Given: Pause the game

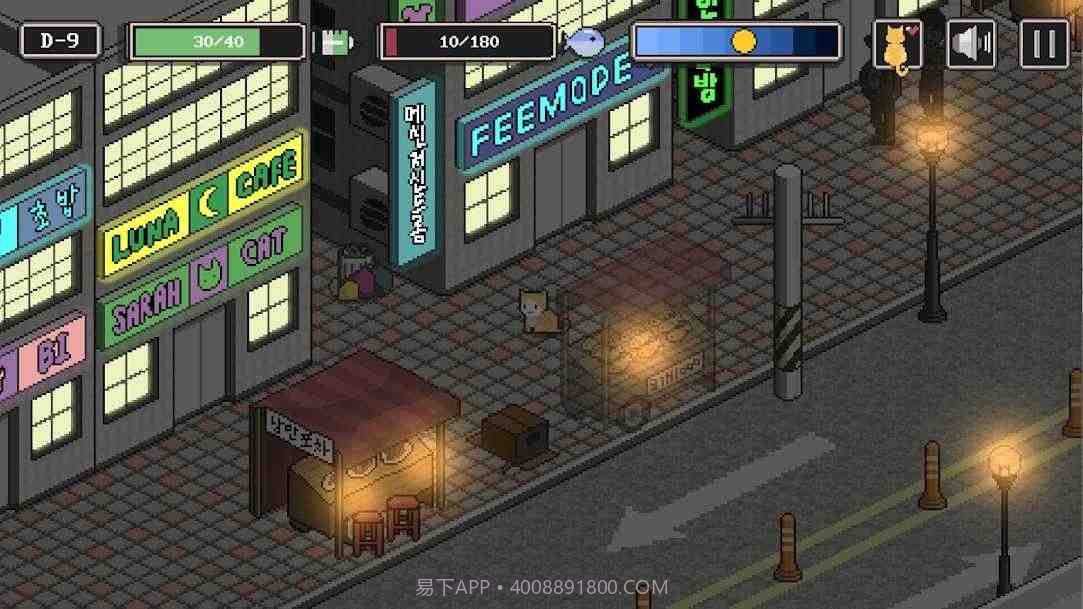Looking at the screenshot, I should [1044, 45].
